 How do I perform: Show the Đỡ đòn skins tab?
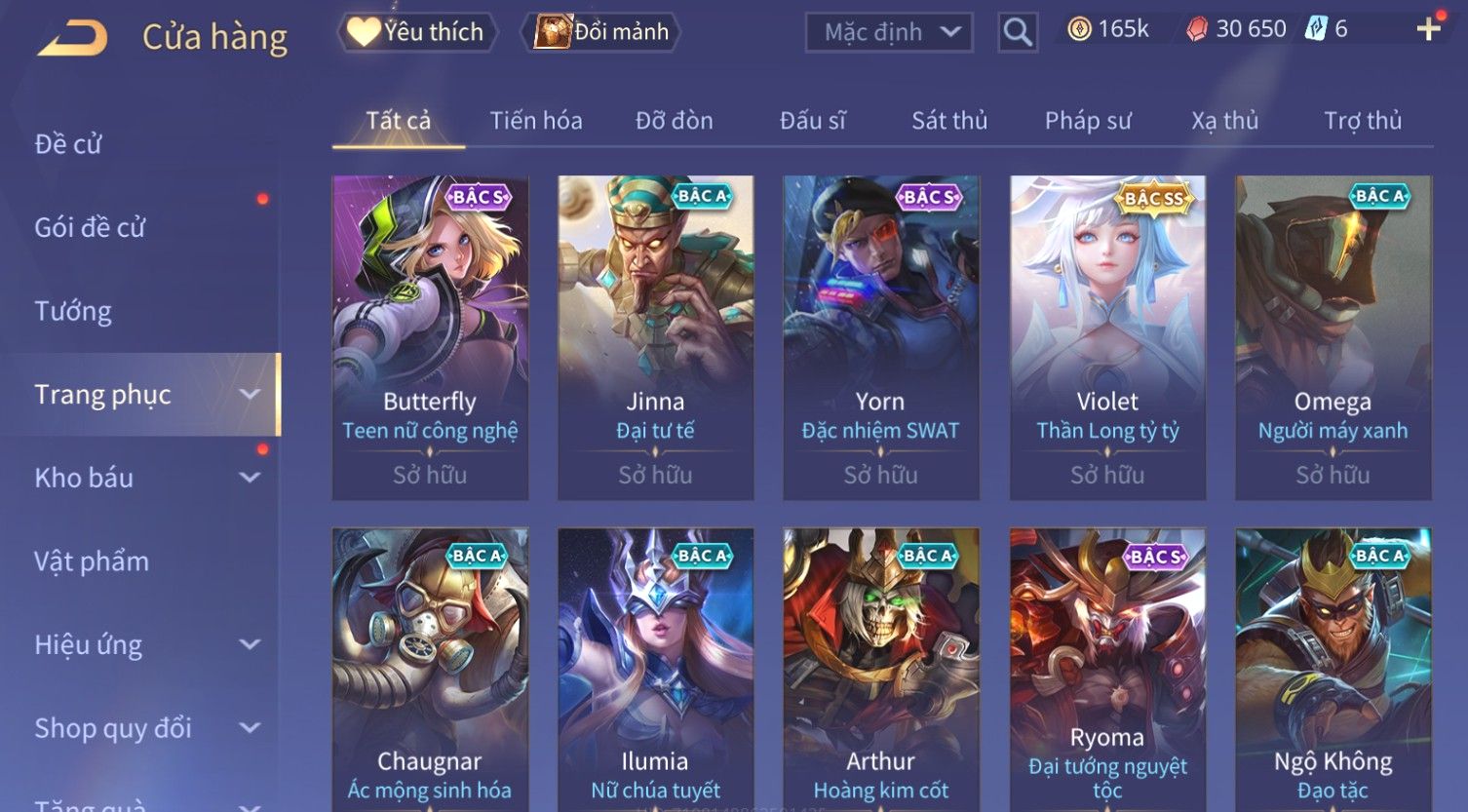click(x=674, y=121)
